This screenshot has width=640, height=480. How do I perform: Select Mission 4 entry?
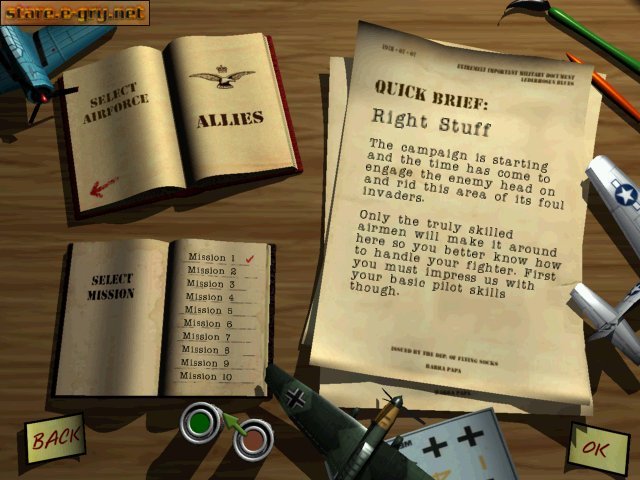click(206, 297)
